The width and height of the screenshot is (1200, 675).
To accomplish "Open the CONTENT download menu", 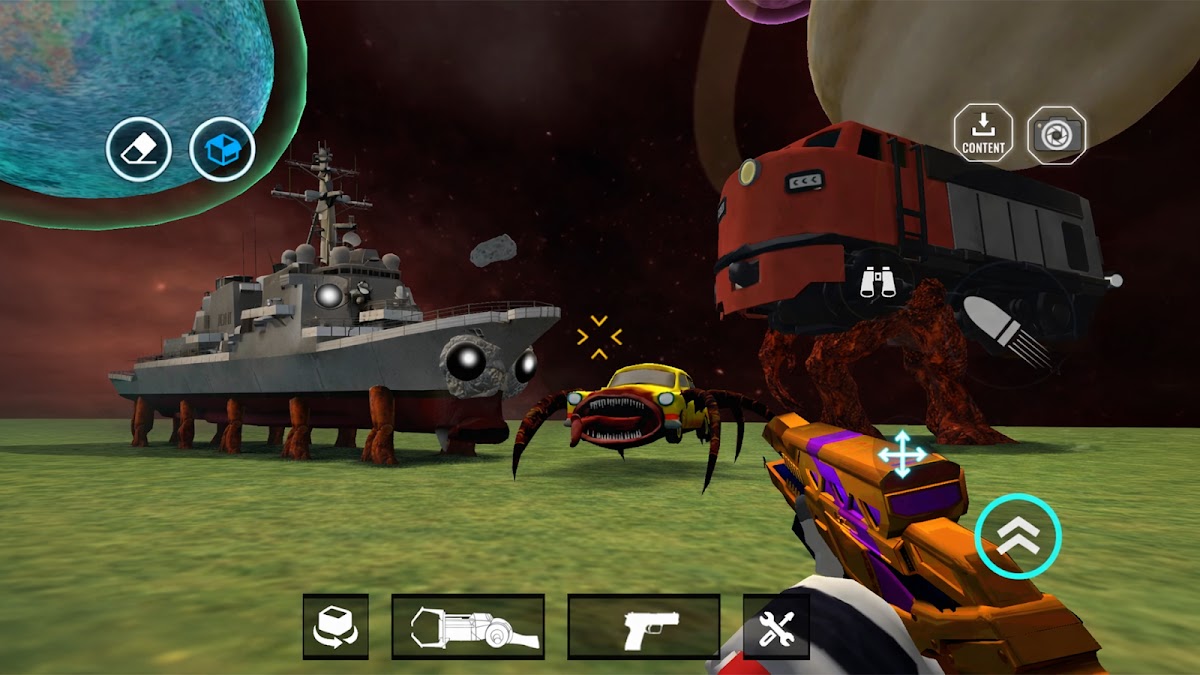I will click(983, 134).
